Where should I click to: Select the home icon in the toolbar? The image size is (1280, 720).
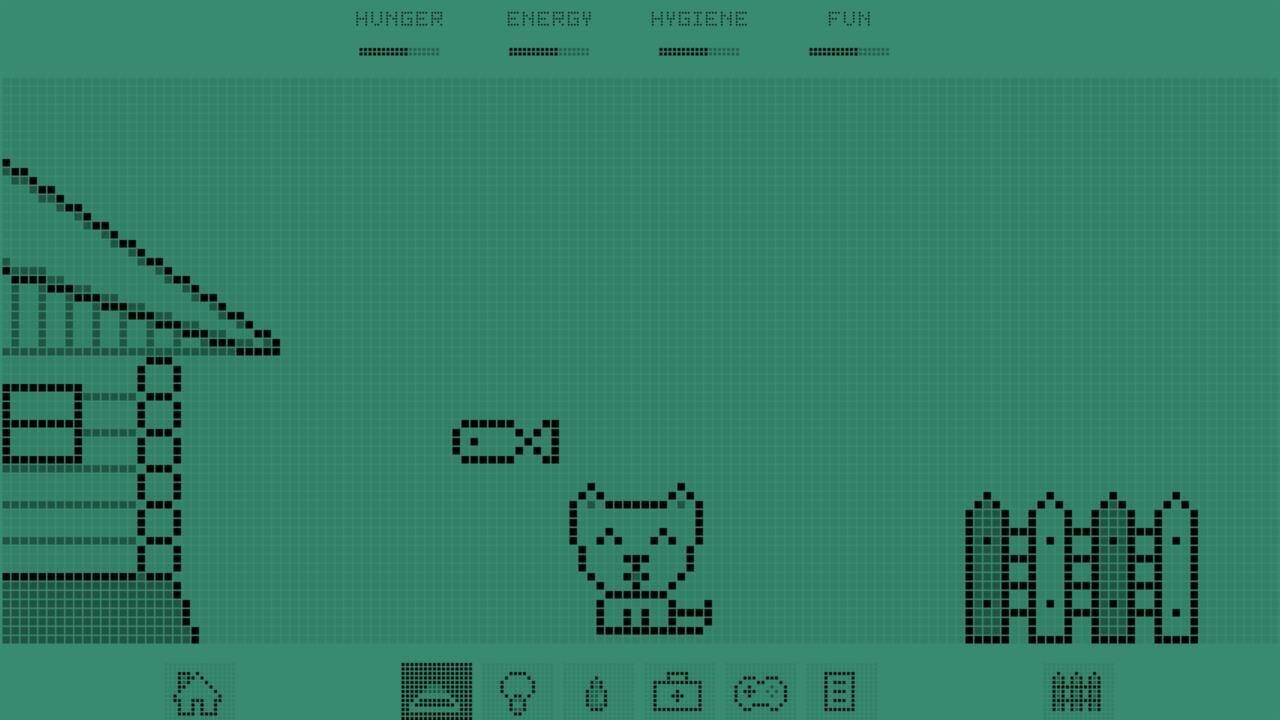pos(198,690)
